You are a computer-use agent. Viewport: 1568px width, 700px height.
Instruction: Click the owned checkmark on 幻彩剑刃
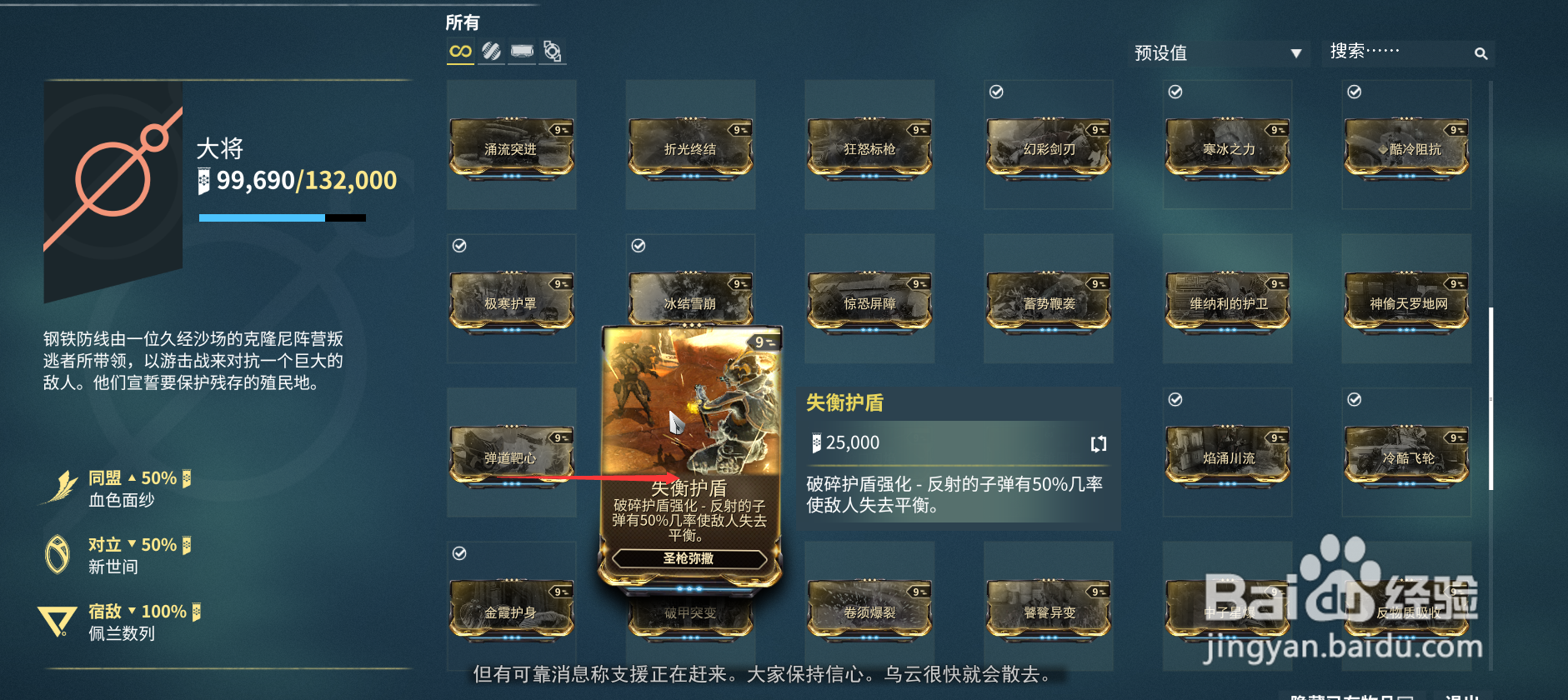pos(995,92)
